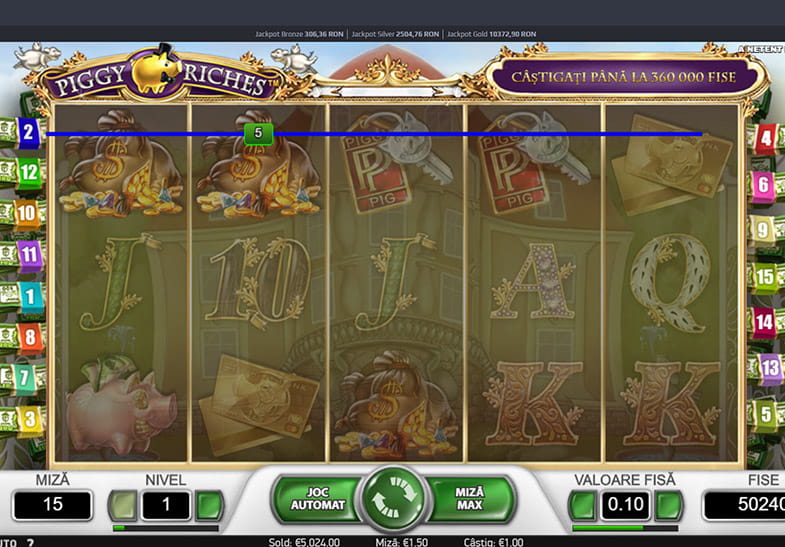
Task: Raise the Valoare Fisă coin value
Action: [x=669, y=505]
